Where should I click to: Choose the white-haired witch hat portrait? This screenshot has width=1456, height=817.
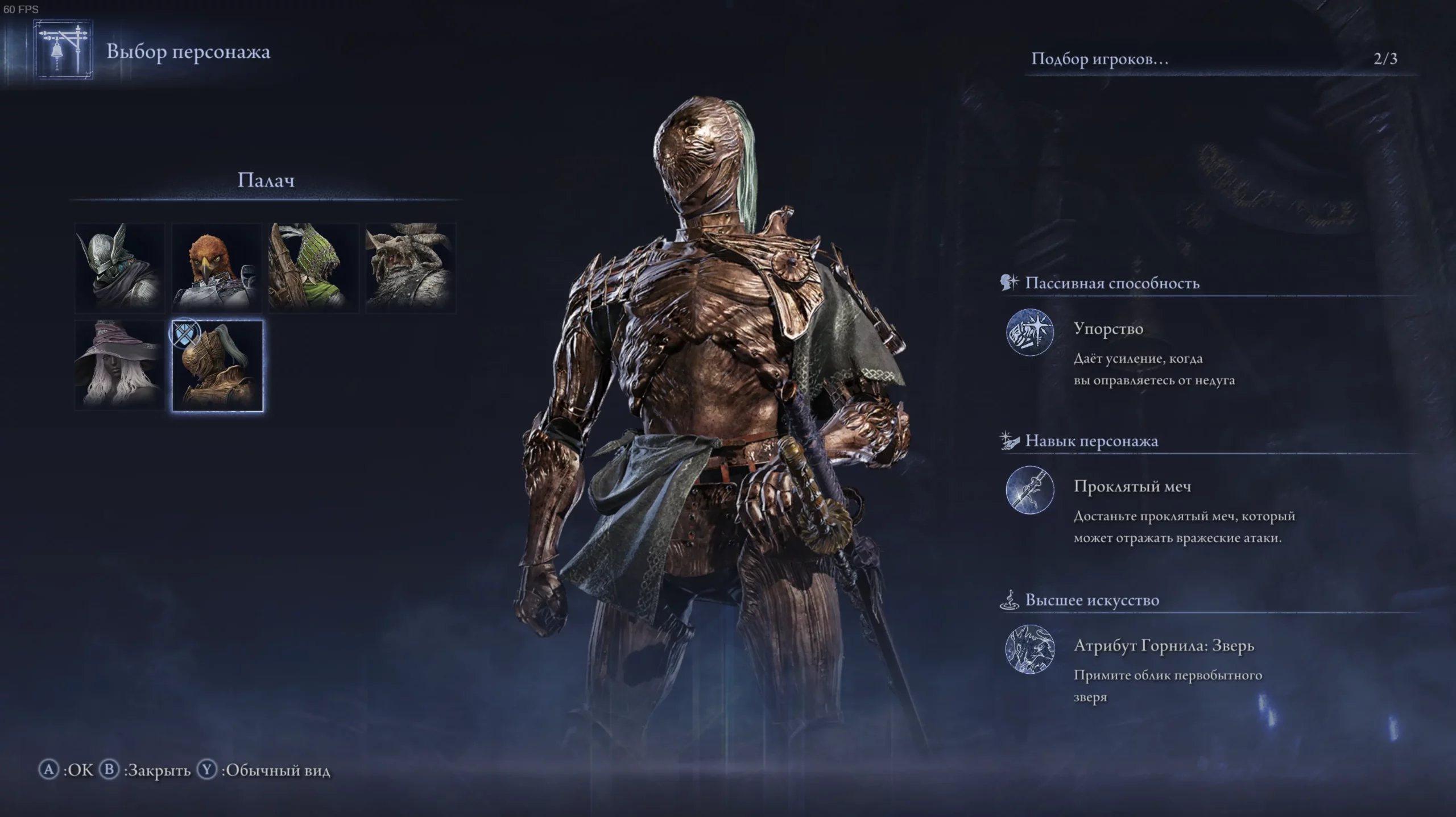click(120, 365)
